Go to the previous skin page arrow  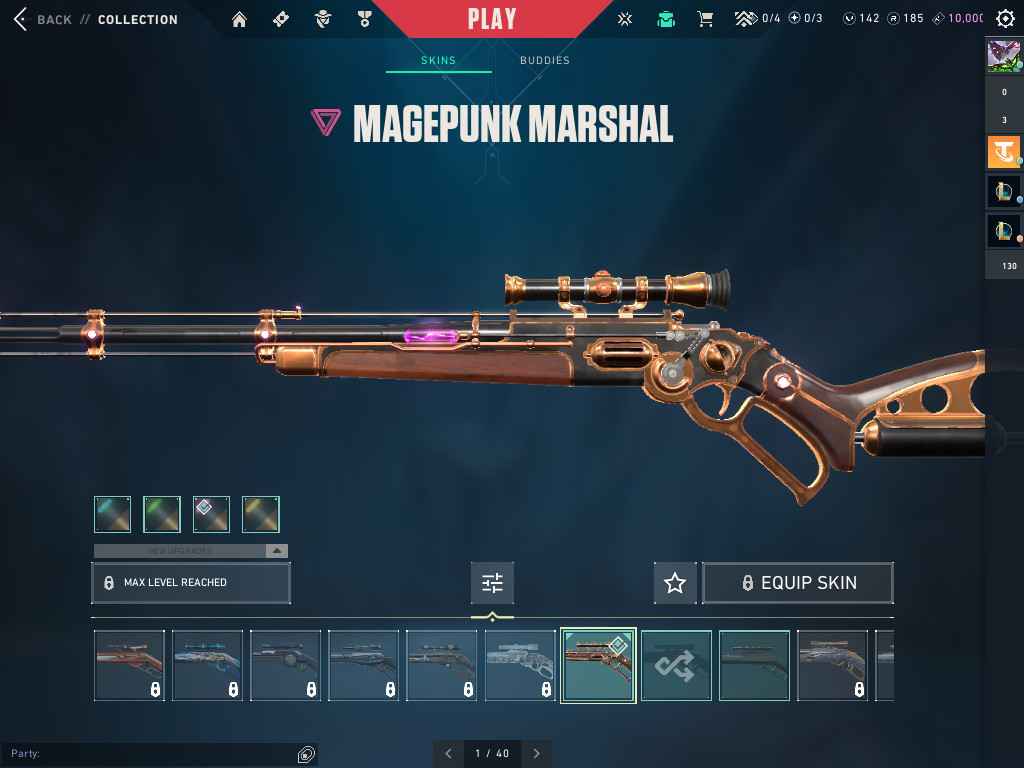[x=448, y=753]
